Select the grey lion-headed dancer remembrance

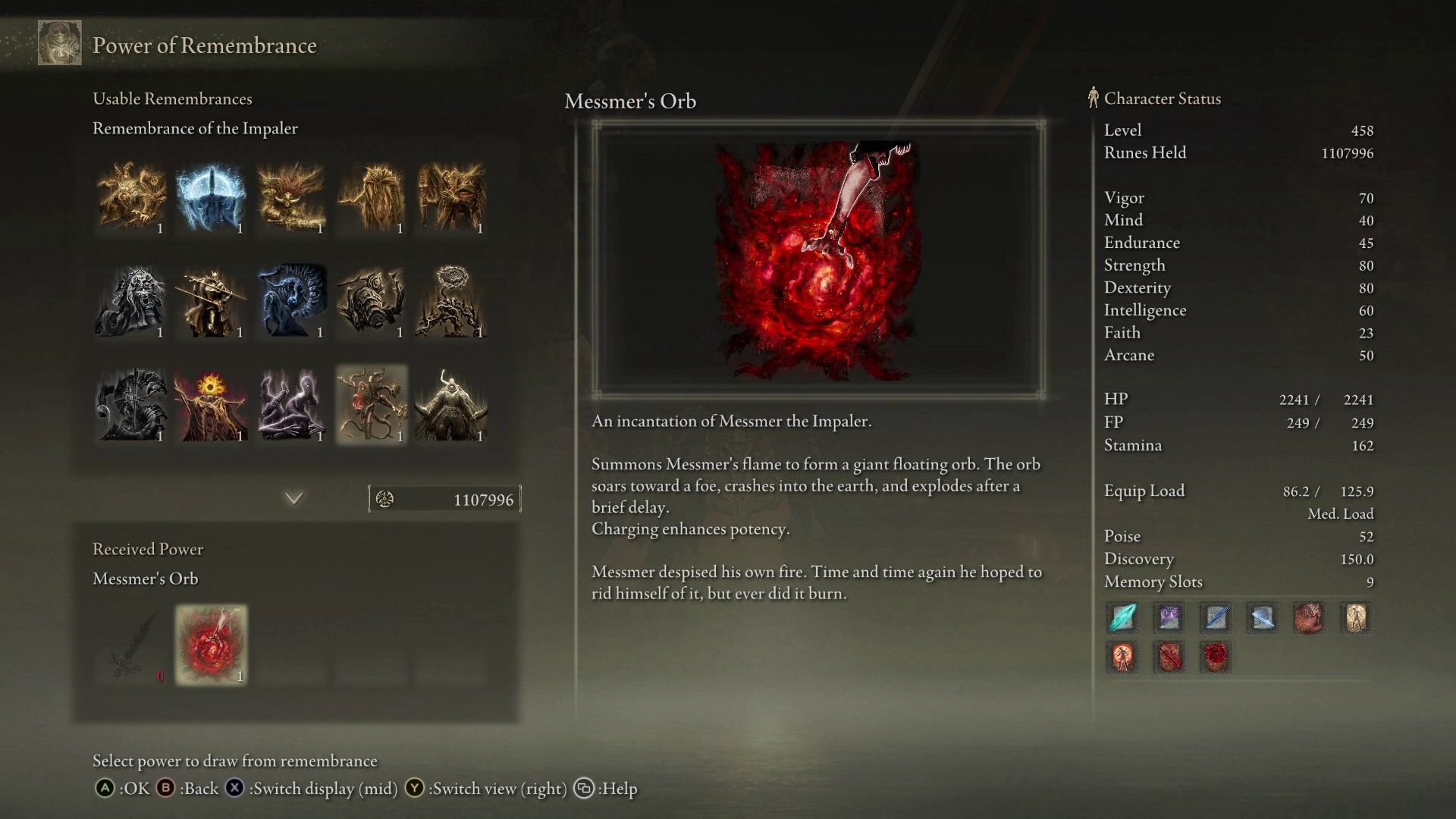click(131, 301)
